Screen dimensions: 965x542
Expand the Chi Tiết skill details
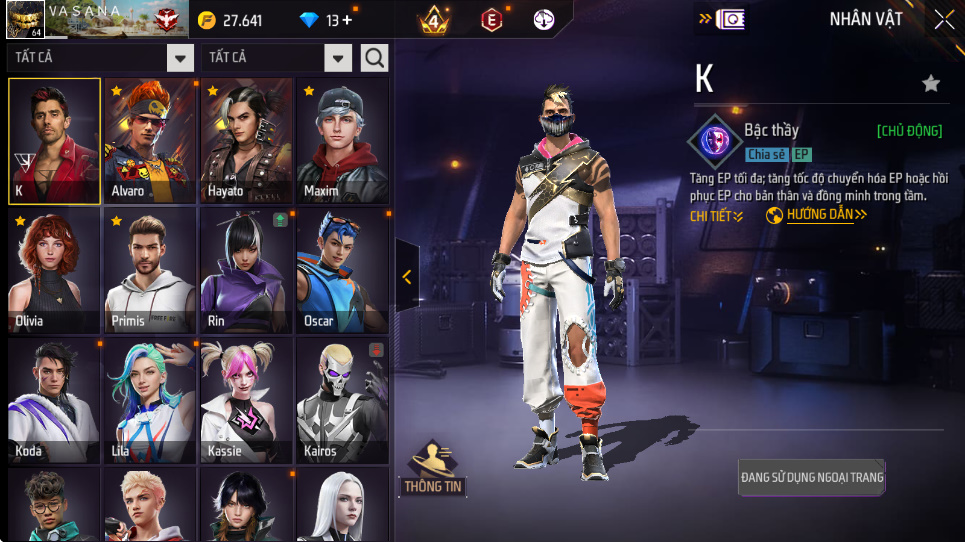click(716, 216)
